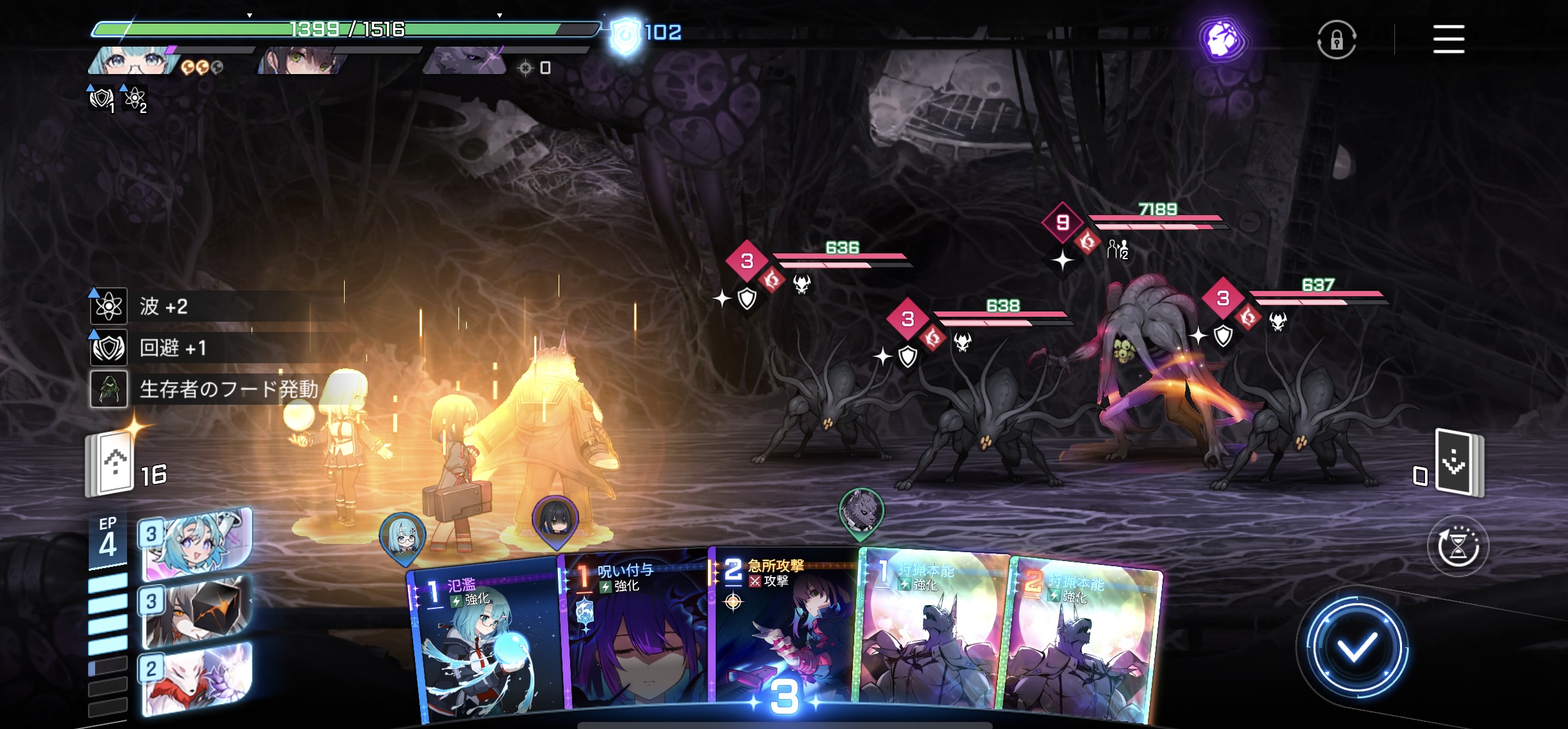Screen dimensions: 1568x729
Task: Select the 氾濫 card in hand
Action: (x=485, y=645)
